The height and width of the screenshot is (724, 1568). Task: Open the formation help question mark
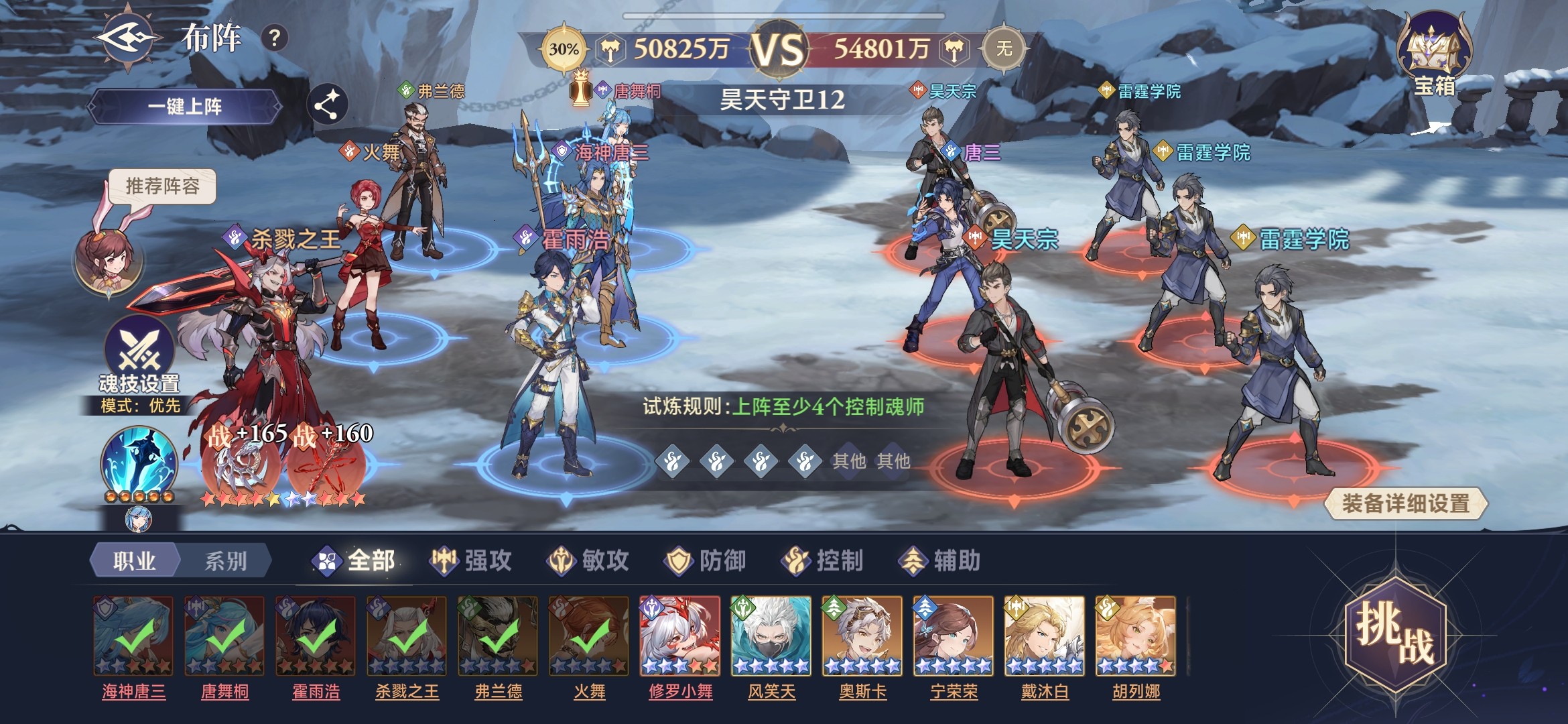tap(274, 38)
